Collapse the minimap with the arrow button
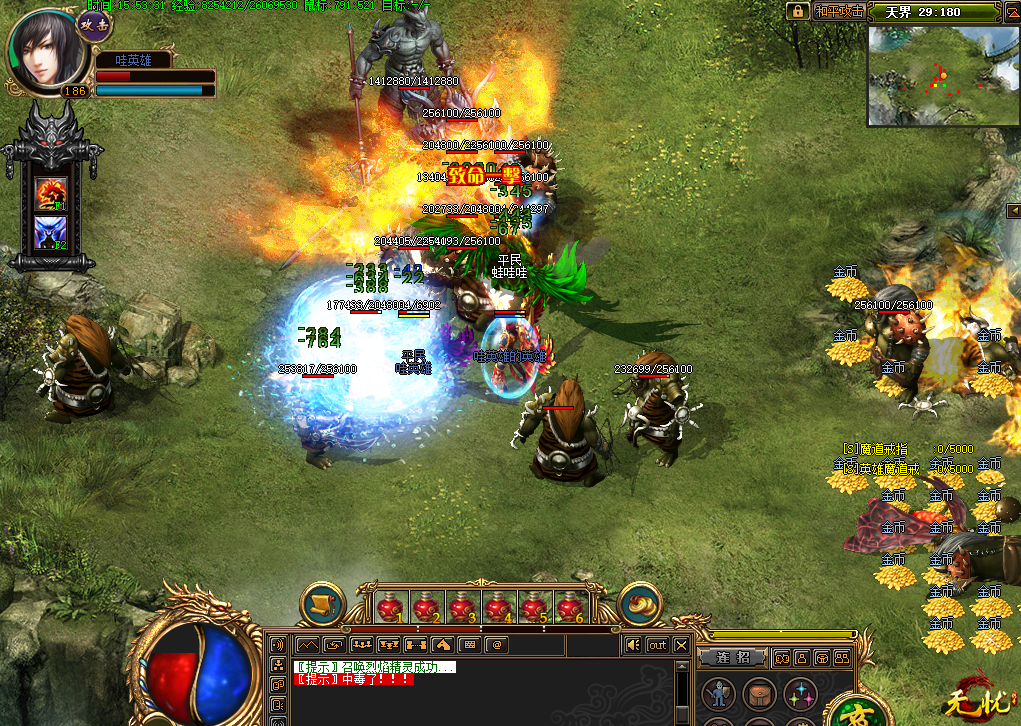1021x726 pixels. [1014, 209]
